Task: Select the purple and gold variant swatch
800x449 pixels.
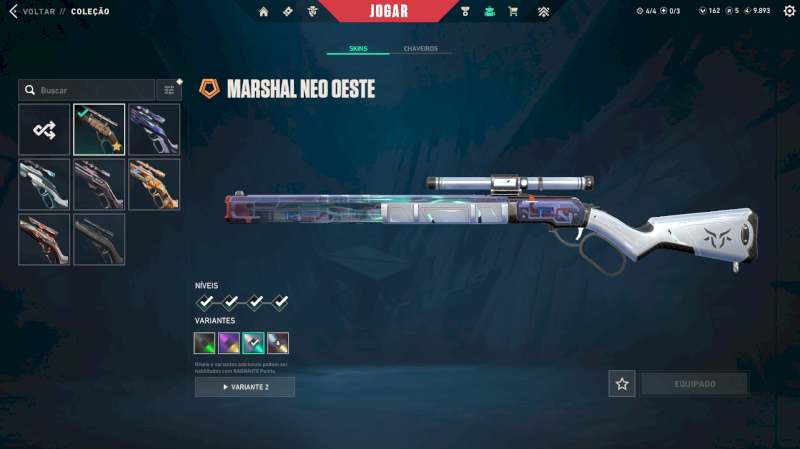Action: coord(229,343)
